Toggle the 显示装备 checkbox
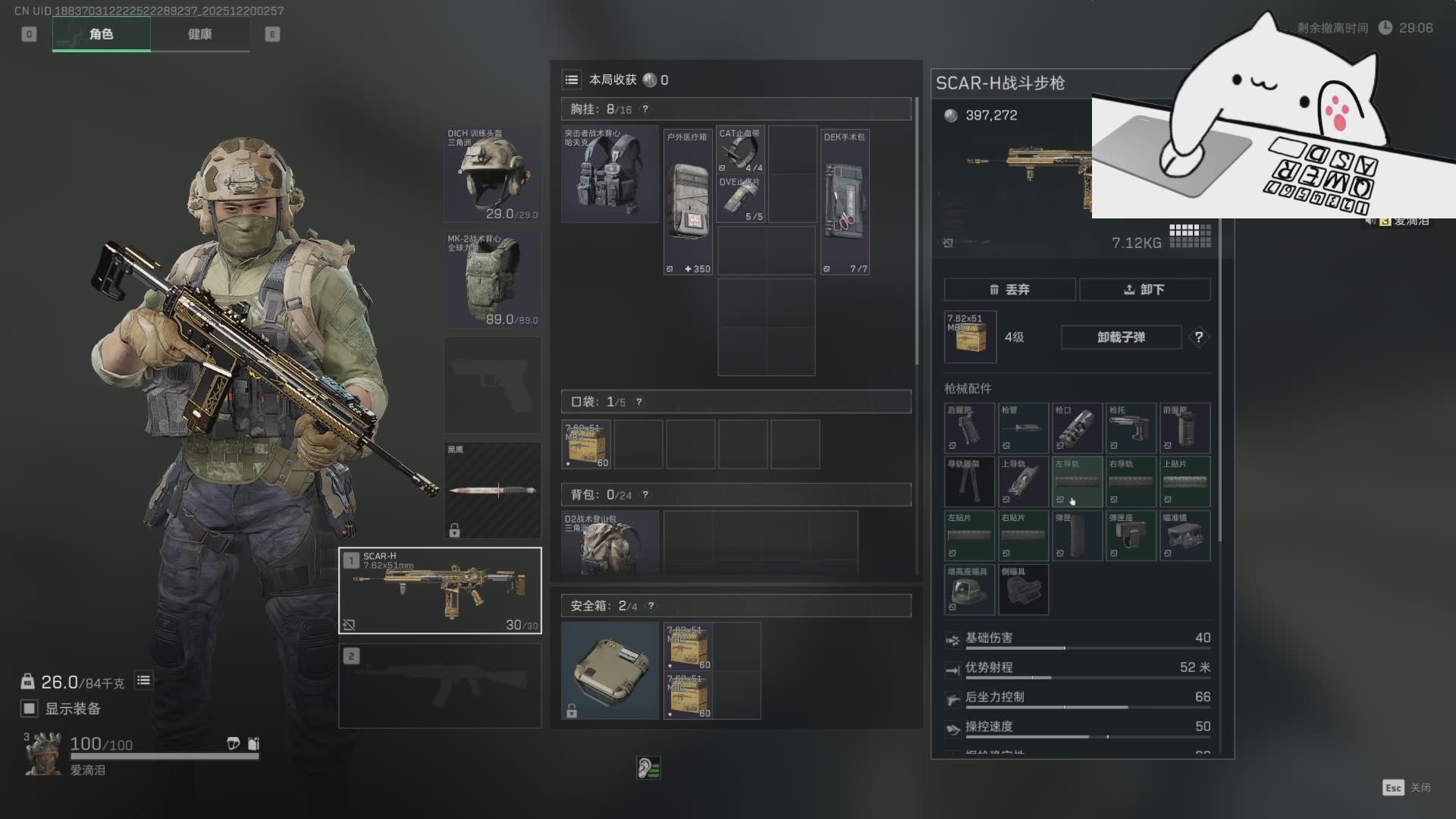The width and height of the screenshot is (1456, 819). click(x=30, y=708)
